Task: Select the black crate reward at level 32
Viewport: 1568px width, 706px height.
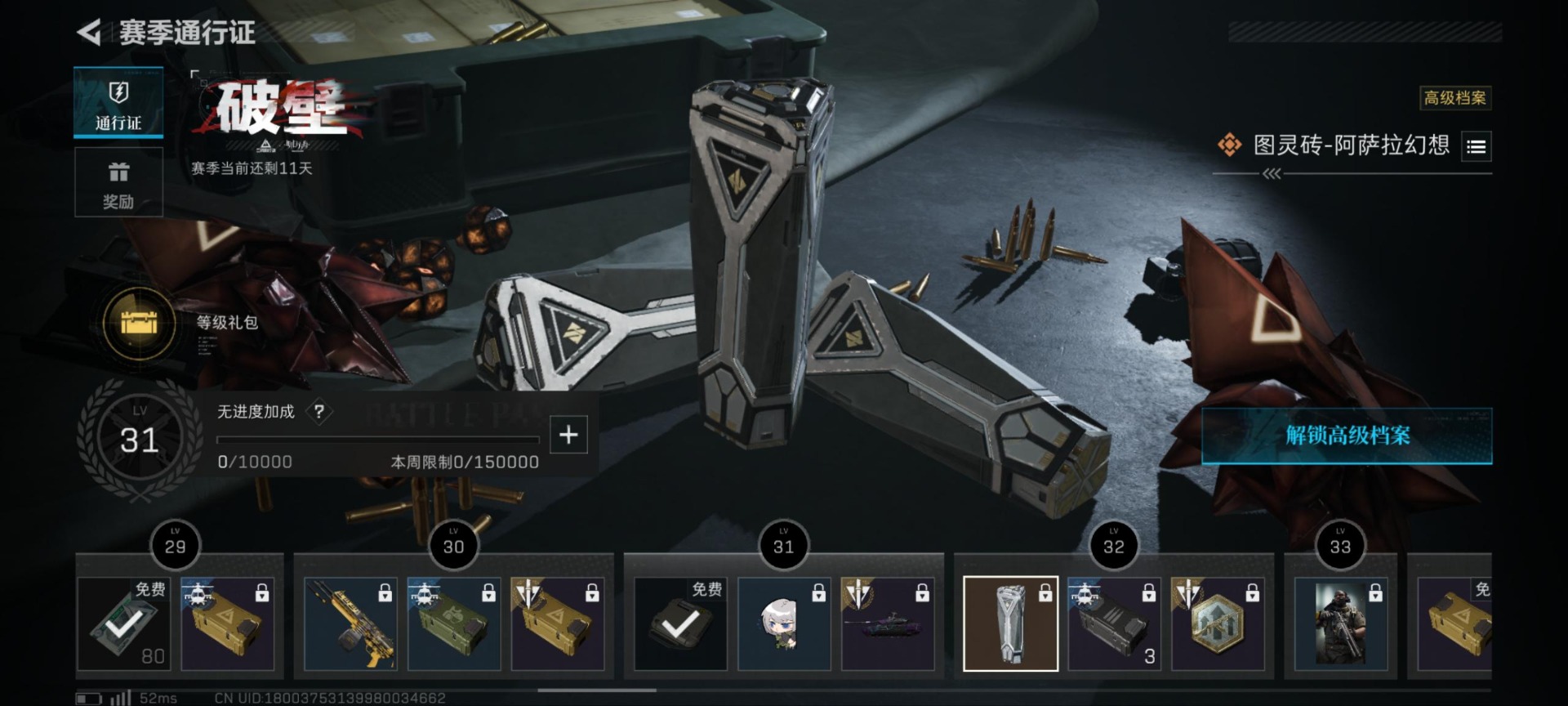Action: click(x=1114, y=624)
